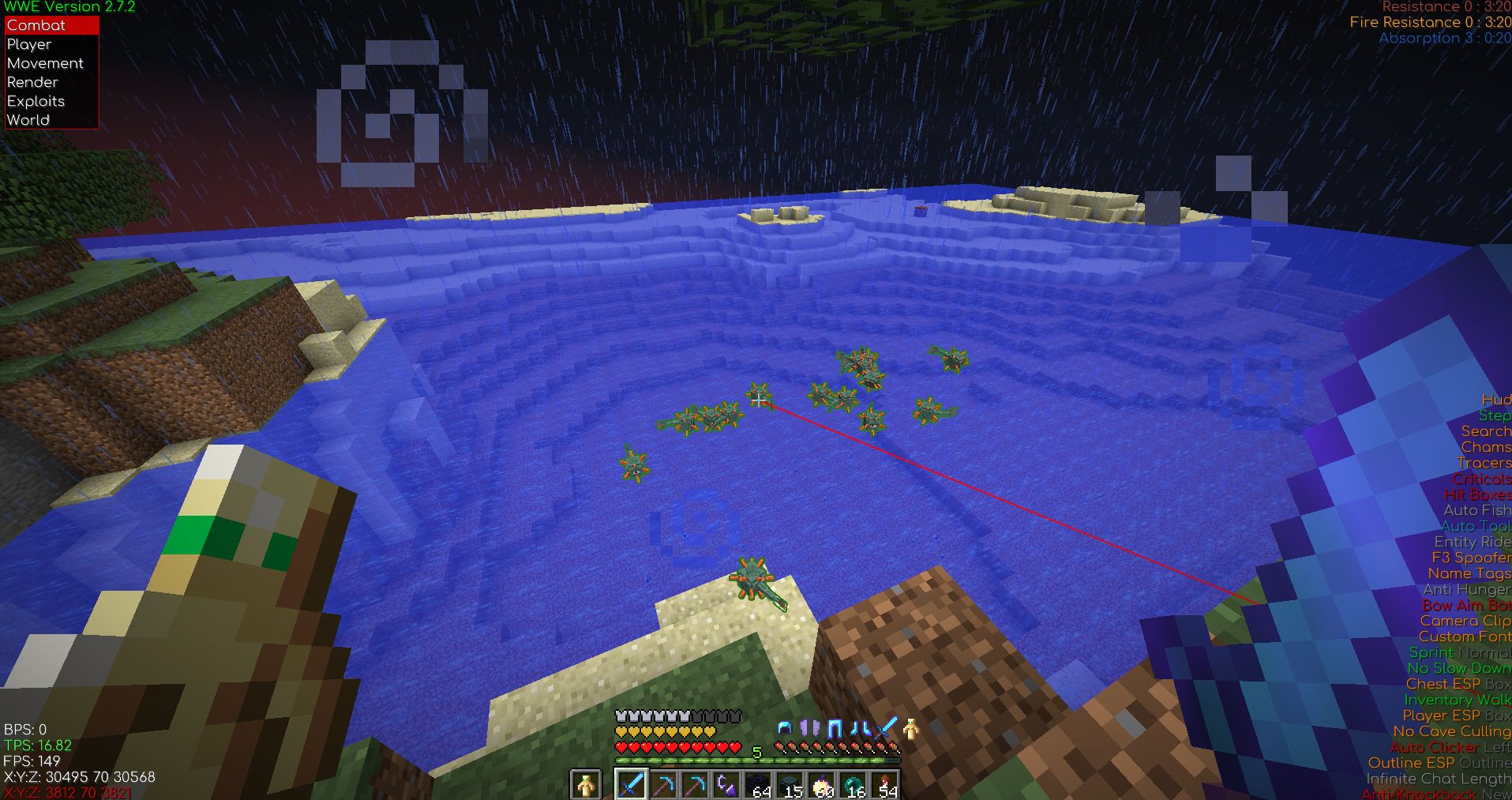The height and width of the screenshot is (800, 1512).
Task: Select the obsidian stack in the hotbar
Action: (758, 783)
